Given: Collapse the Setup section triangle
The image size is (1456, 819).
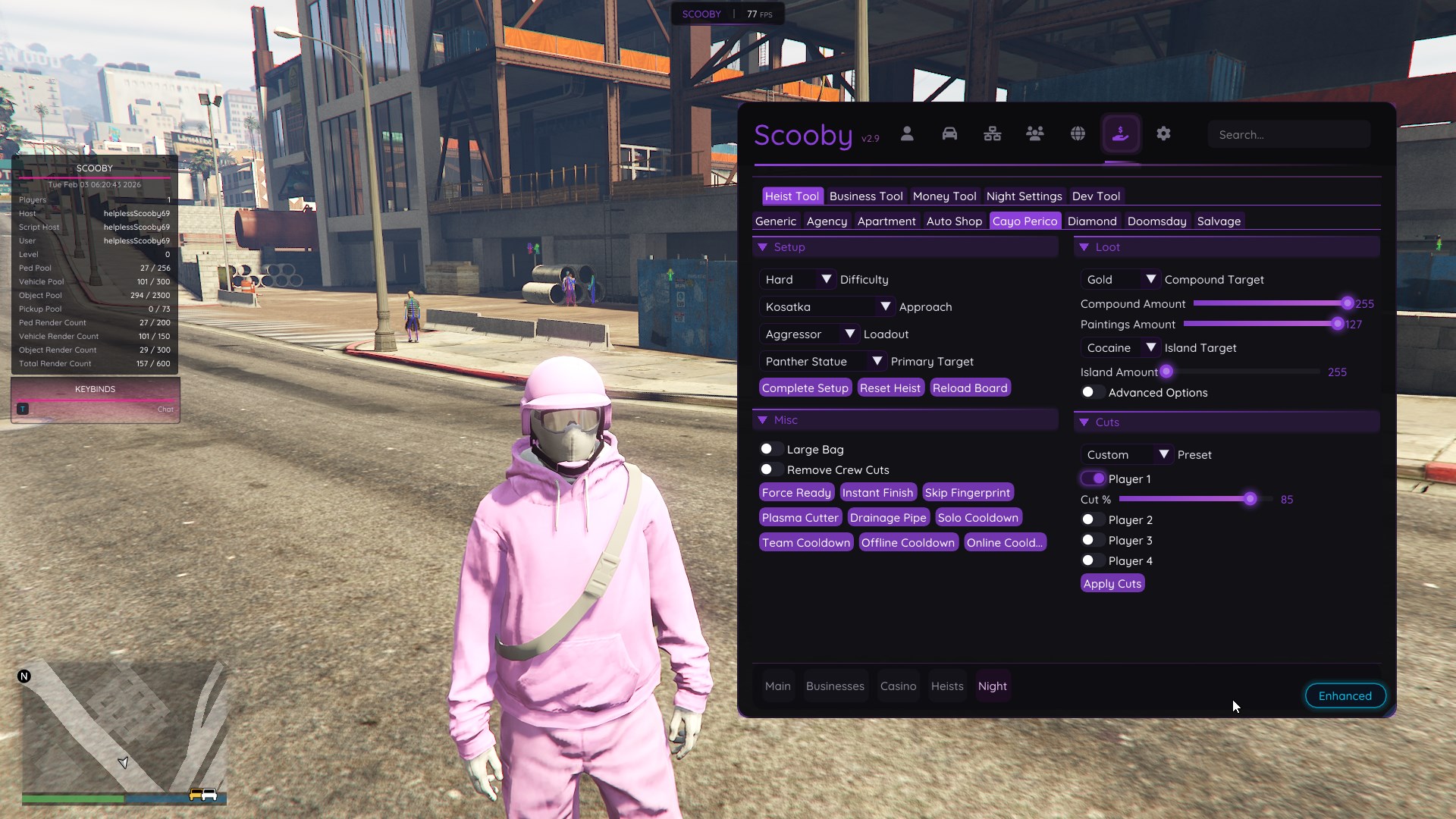Looking at the screenshot, I should 764,246.
